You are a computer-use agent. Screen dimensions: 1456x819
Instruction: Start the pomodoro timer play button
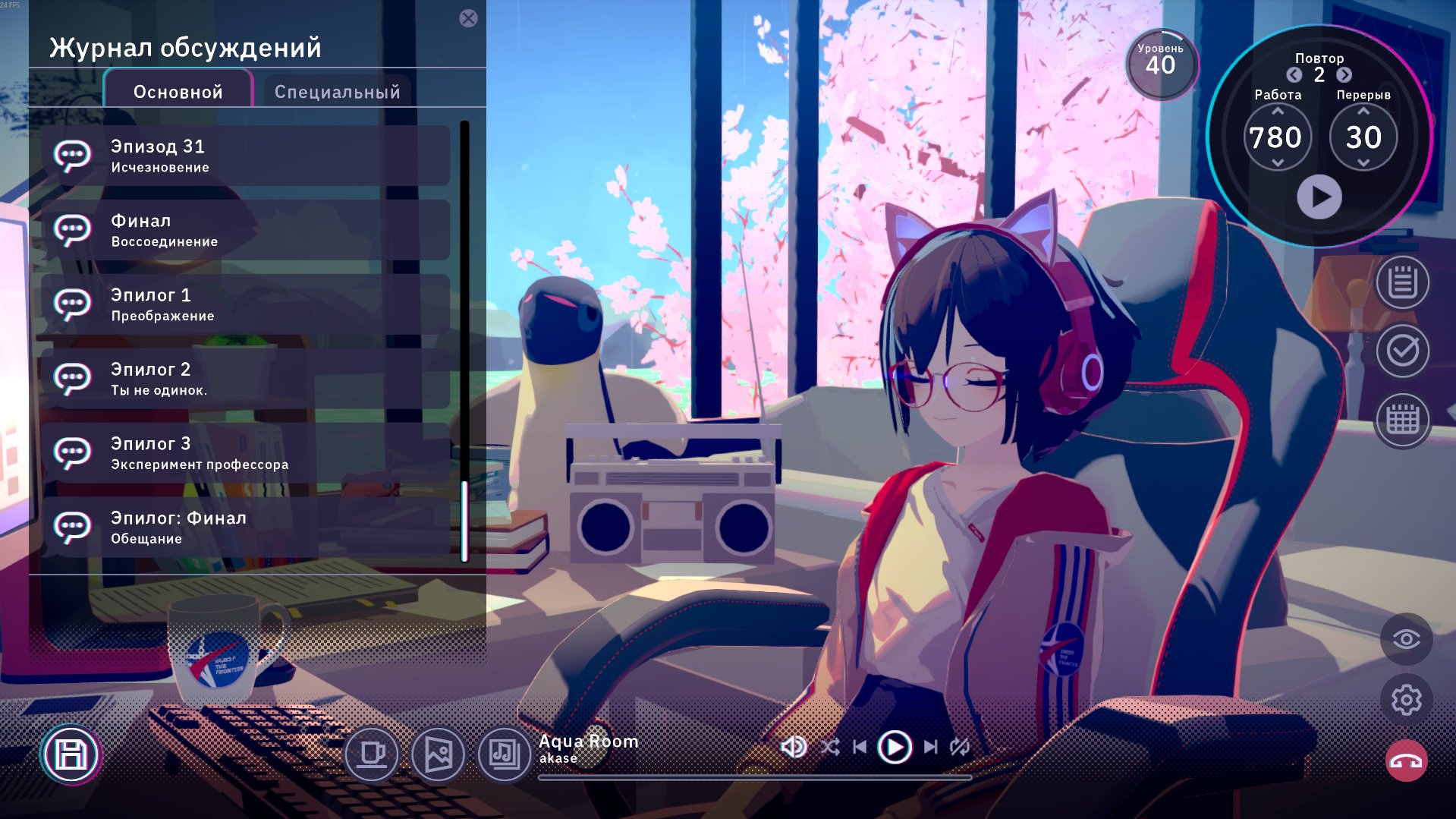coord(1319,197)
